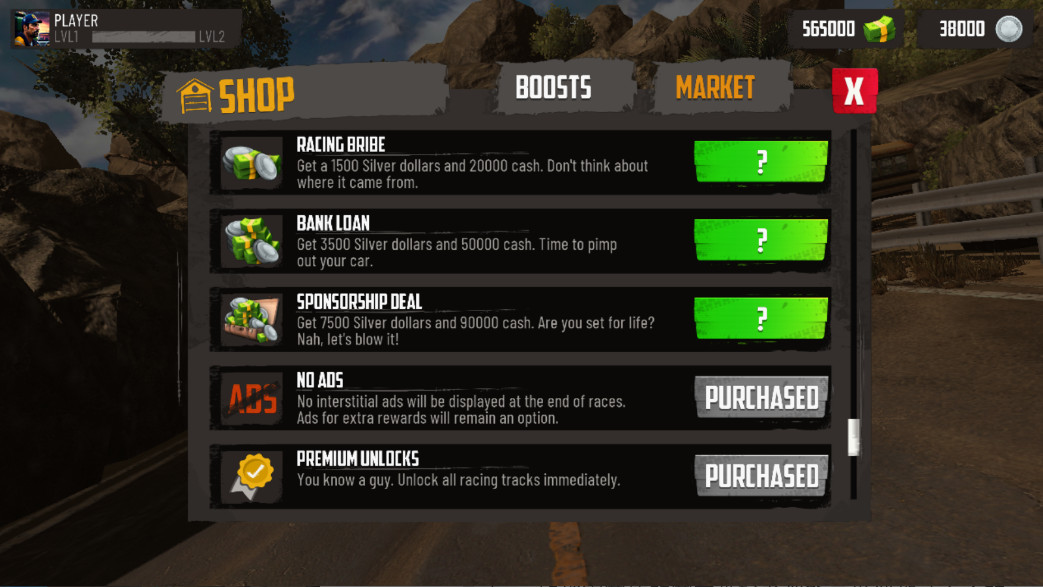The image size is (1043, 587).
Task: Click the No Ads Purchased button
Action: point(761,397)
